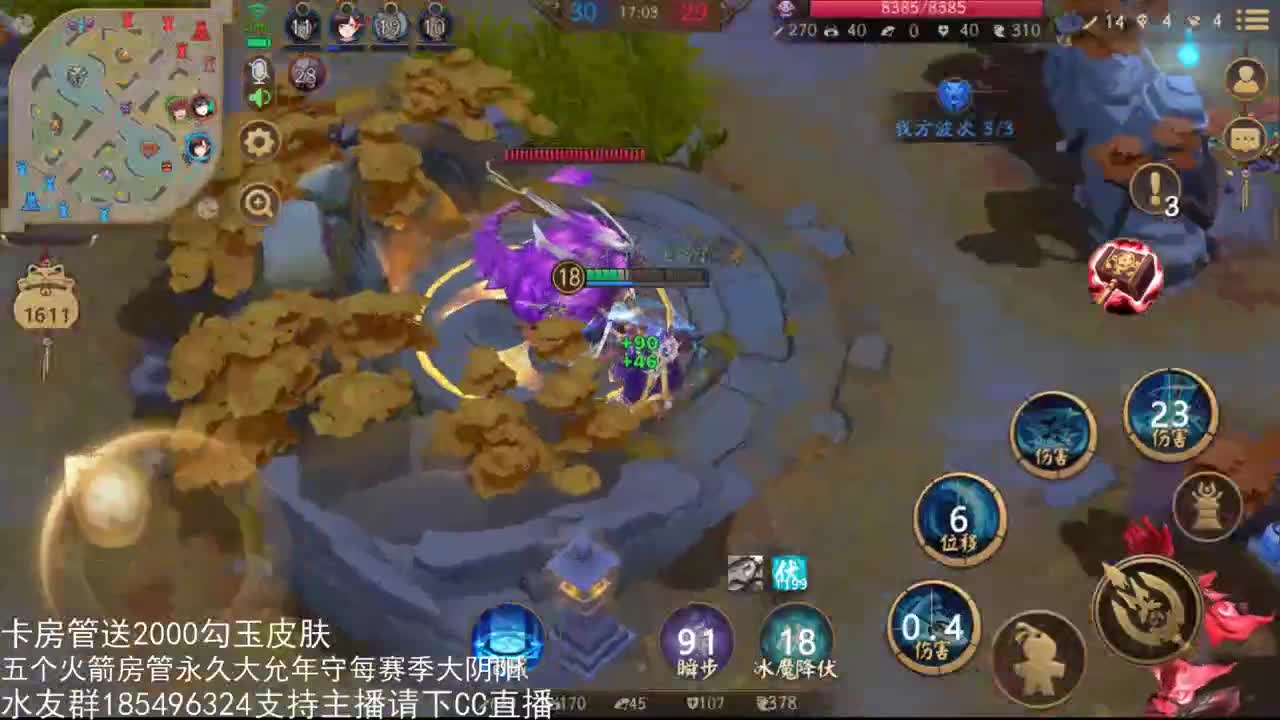Mute the microphone

click(x=259, y=69)
